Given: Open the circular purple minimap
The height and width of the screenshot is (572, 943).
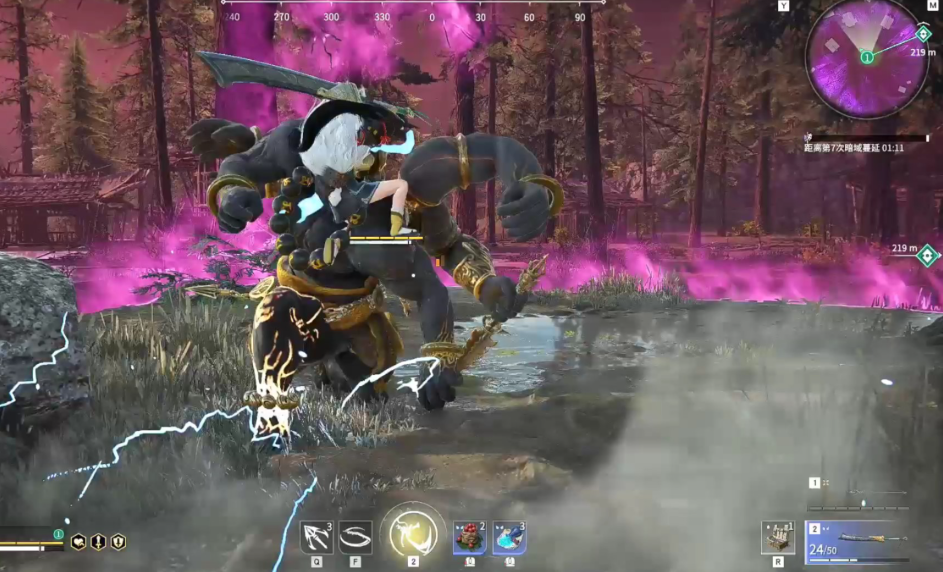Looking at the screenshot, I should click(866, 59).
